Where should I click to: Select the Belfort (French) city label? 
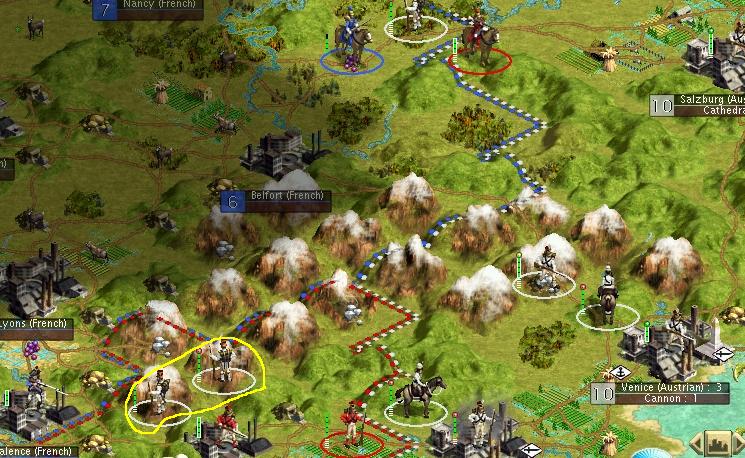coord(286,196)
